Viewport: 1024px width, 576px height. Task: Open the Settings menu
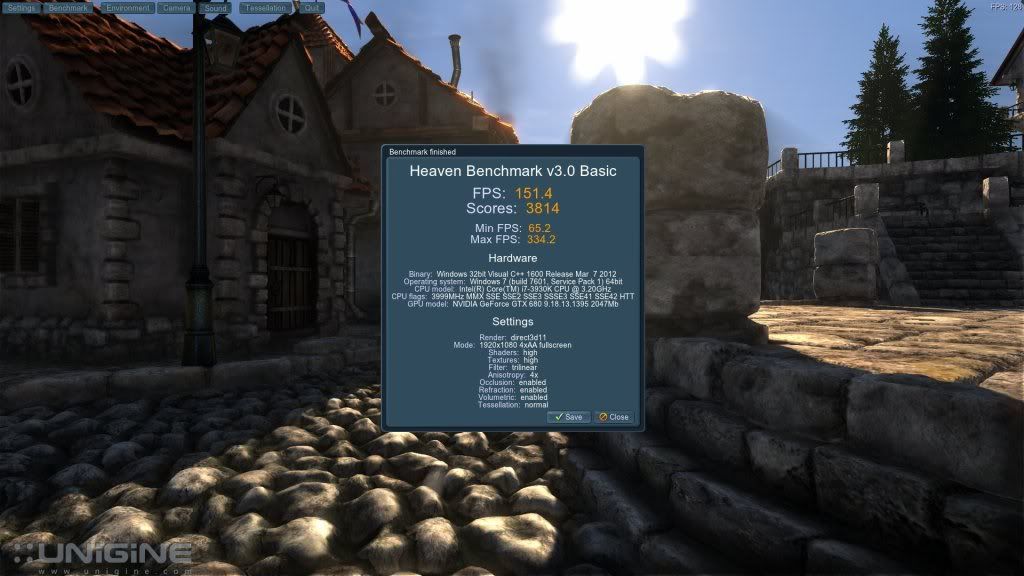point(21,7)
